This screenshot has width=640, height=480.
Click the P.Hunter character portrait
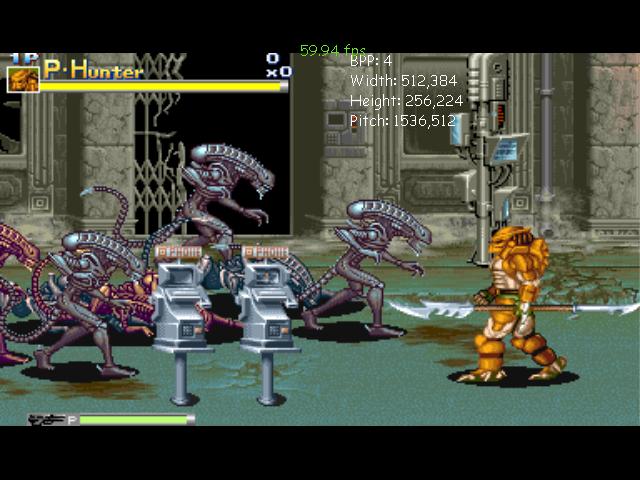point(22,79)
